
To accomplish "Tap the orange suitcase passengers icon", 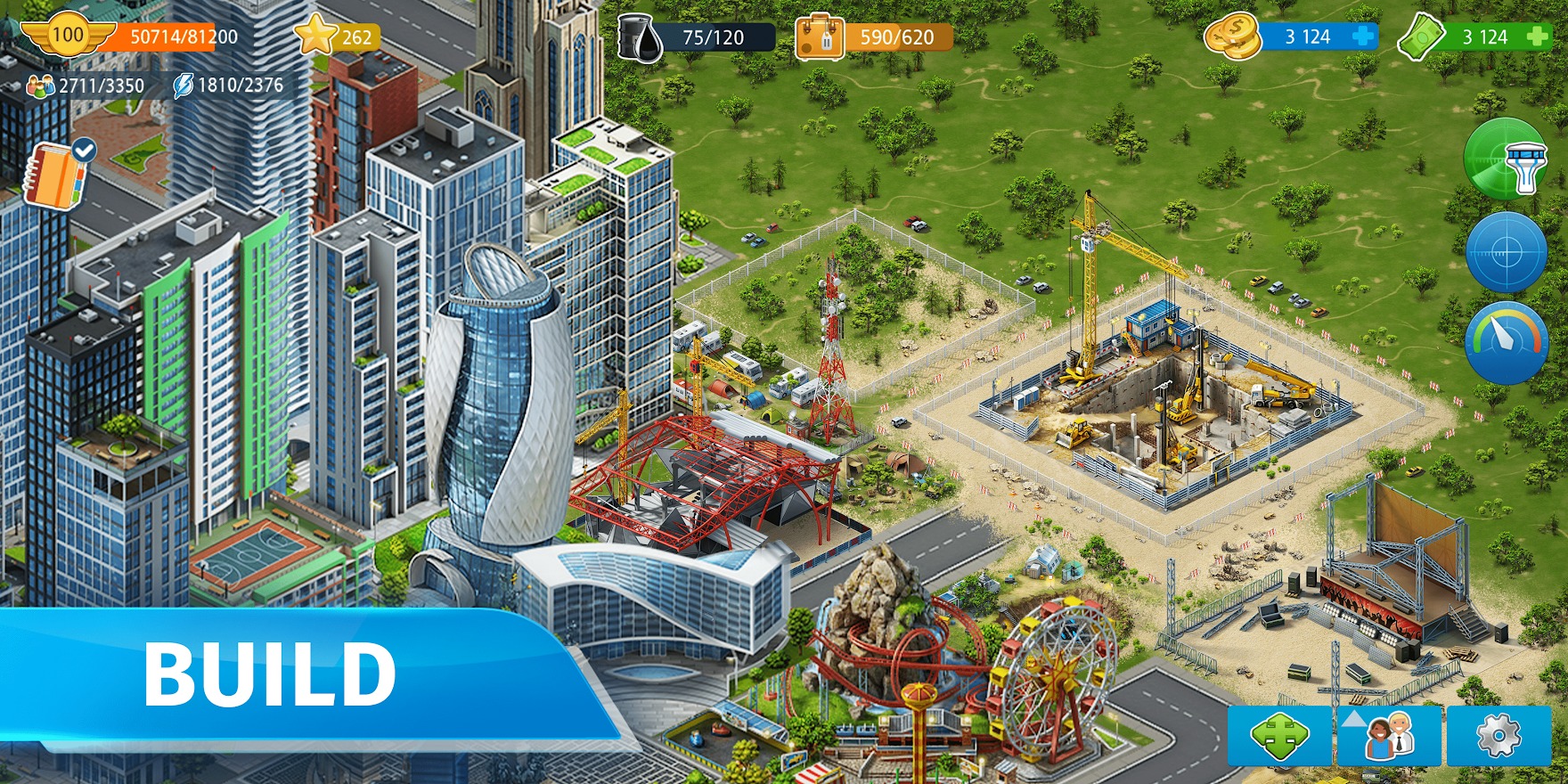I will [820, 37].
